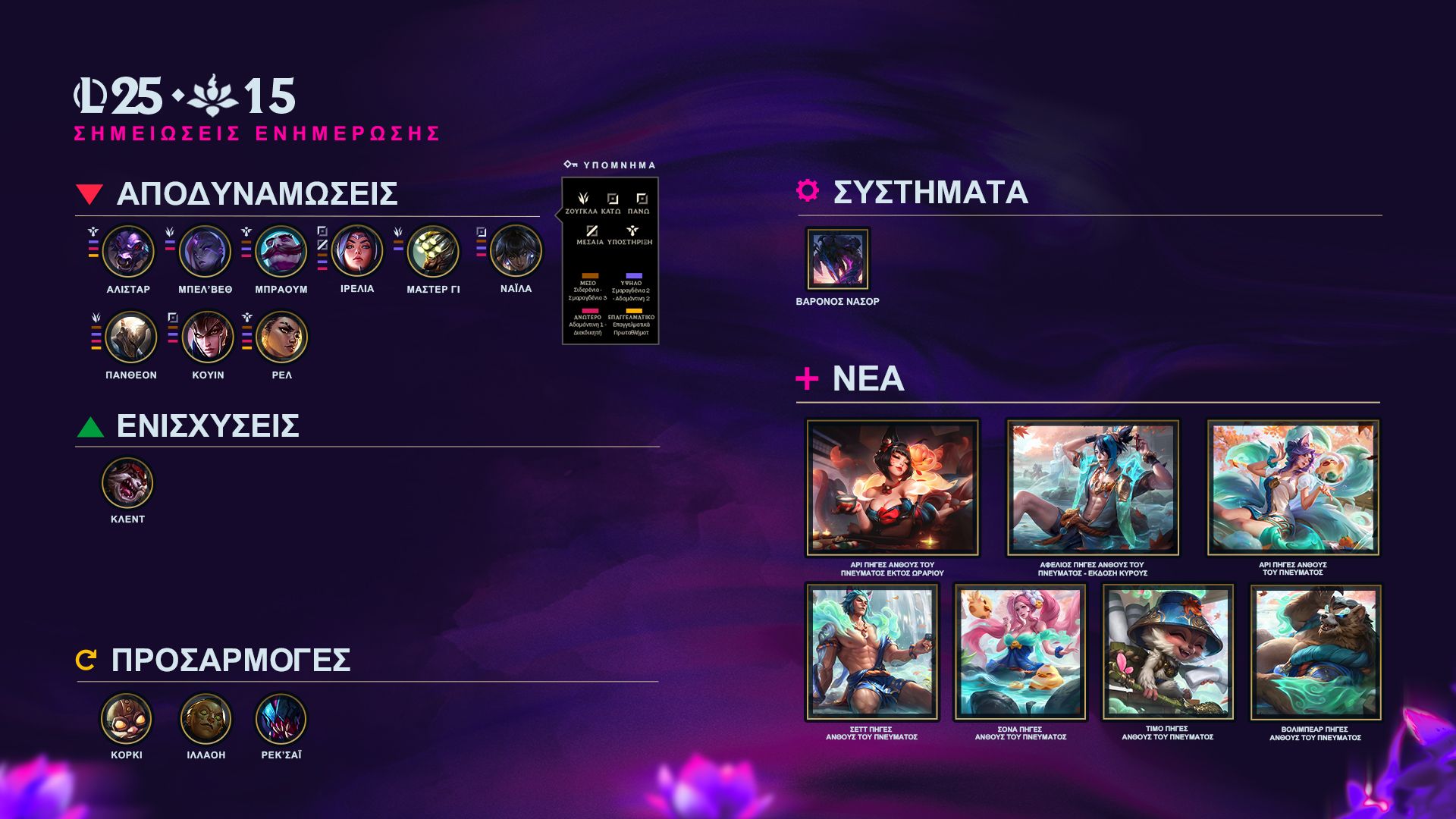This screenshot has width=1456, height=819.
Task: Open the Nilah champion icon
Action: 516,251
